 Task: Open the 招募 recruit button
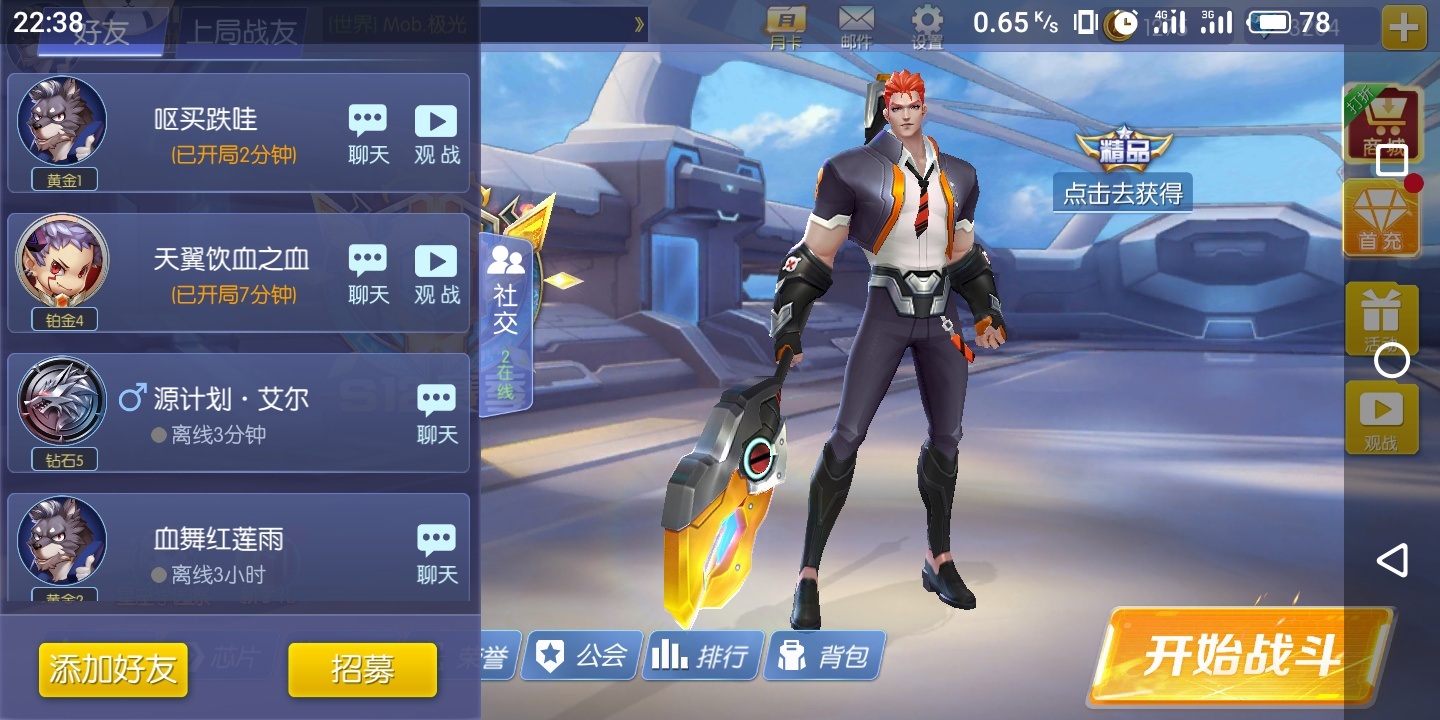[x=362, y=669]
